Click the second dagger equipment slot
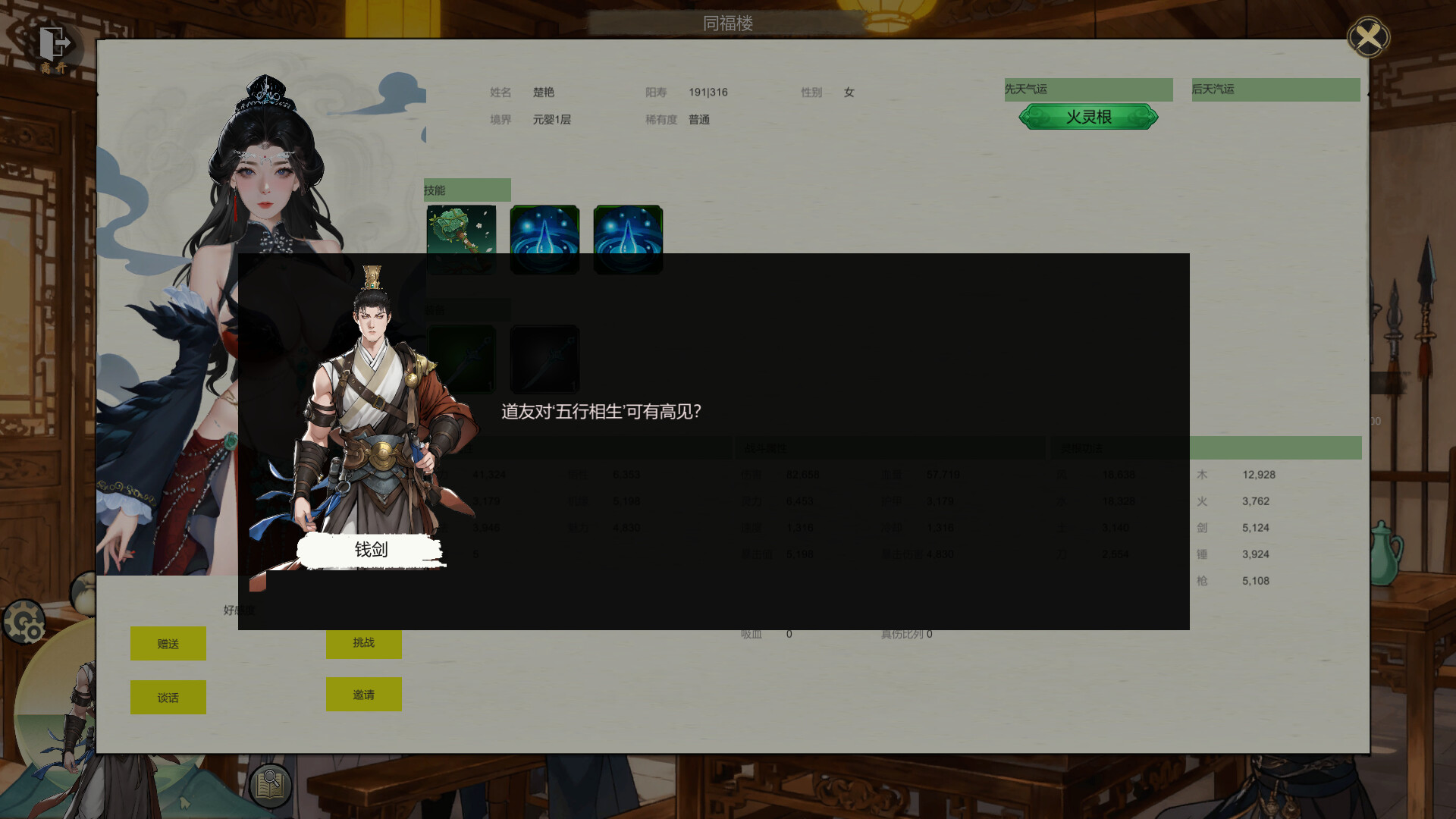The width and height of the screenshot is (1456, 819). pos(544,359)
